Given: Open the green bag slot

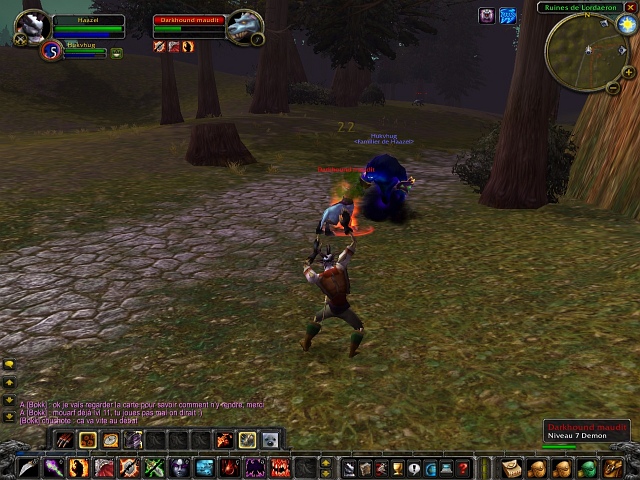Looking at the screenshot, I should coord(588,467).
